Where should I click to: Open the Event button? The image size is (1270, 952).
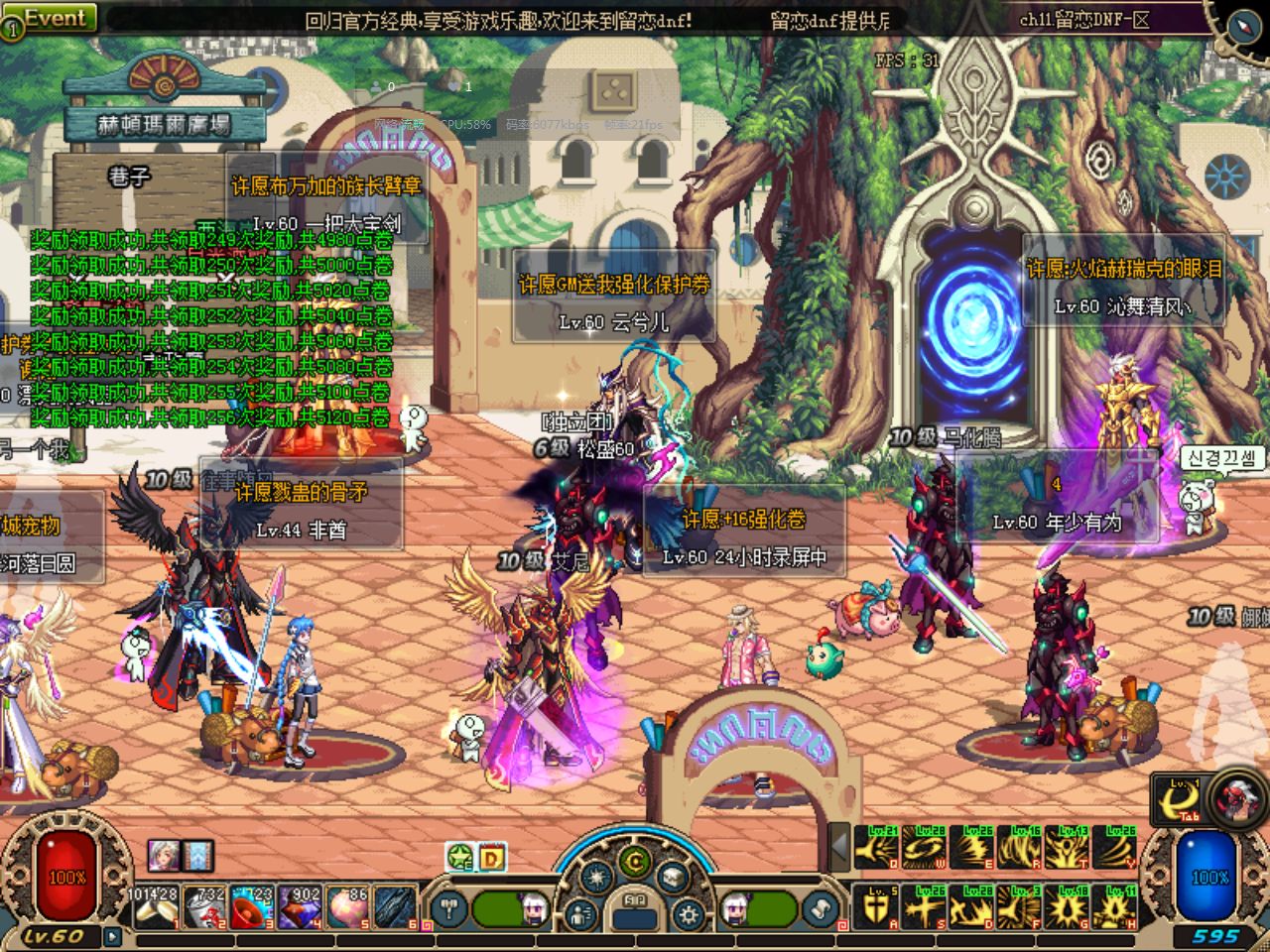pyautogui.click(x=55, y=18)
